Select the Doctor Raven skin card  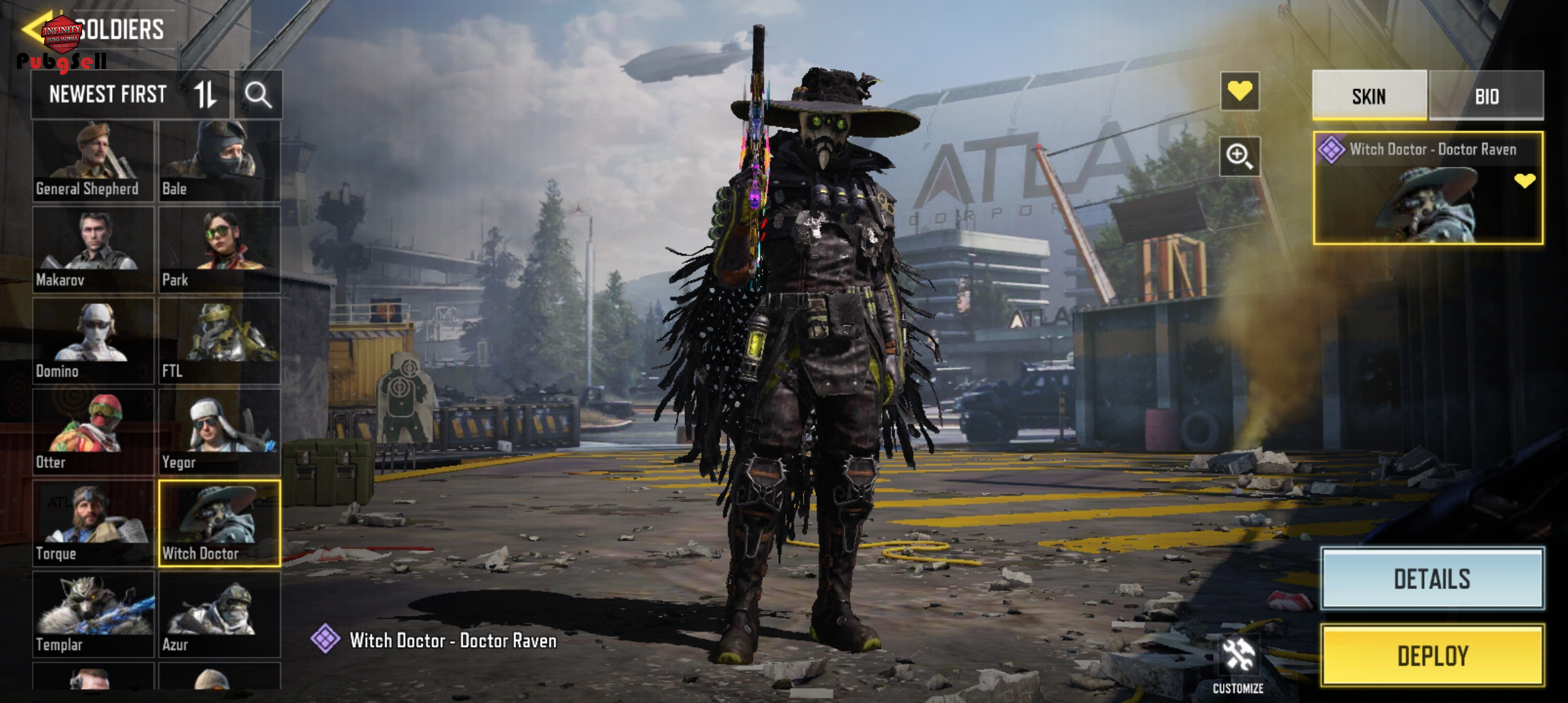pyautogui.click(x=1427, y=189)
